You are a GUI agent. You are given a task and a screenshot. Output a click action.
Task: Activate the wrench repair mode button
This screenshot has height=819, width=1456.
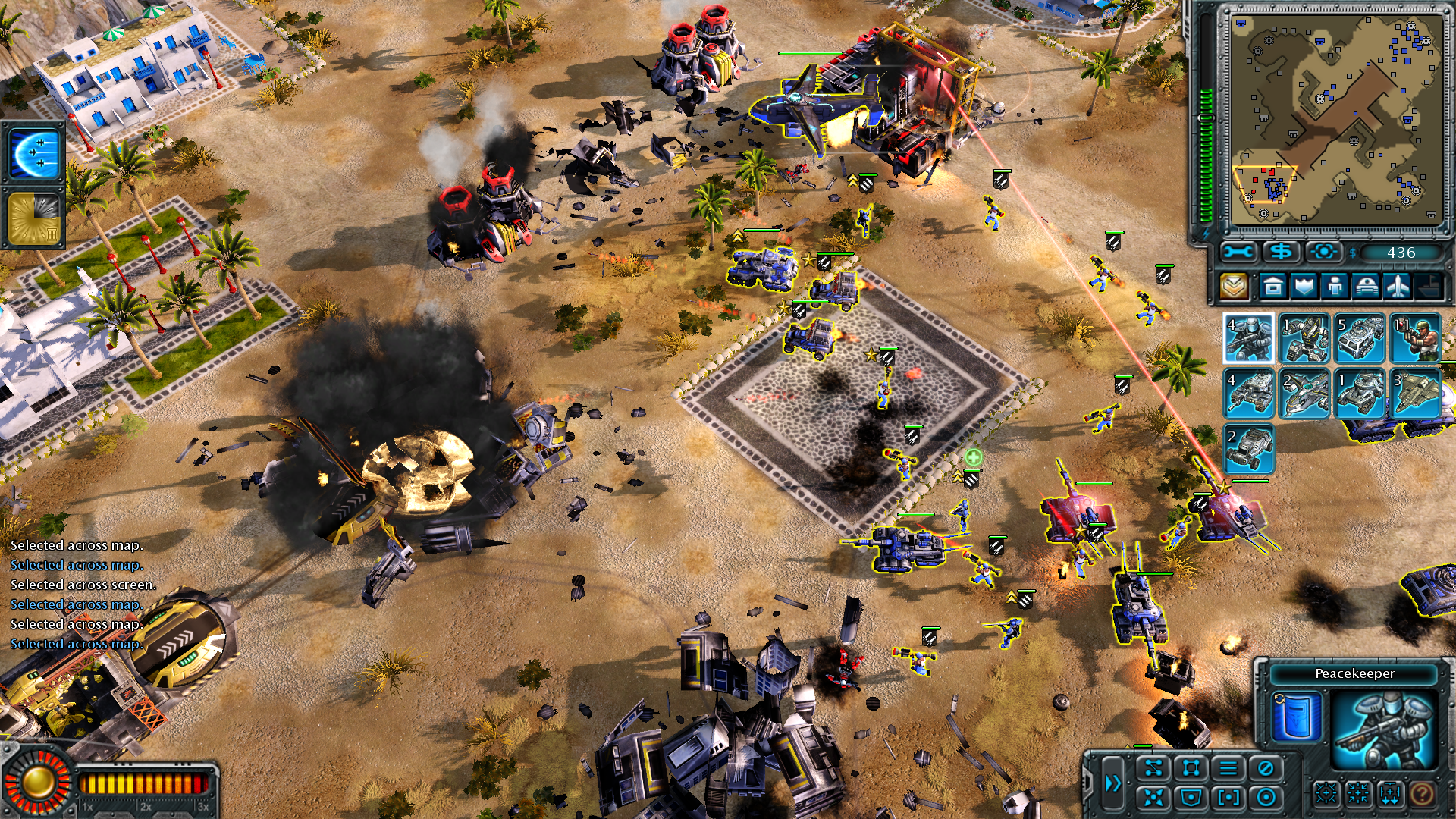coord(1238,253)
